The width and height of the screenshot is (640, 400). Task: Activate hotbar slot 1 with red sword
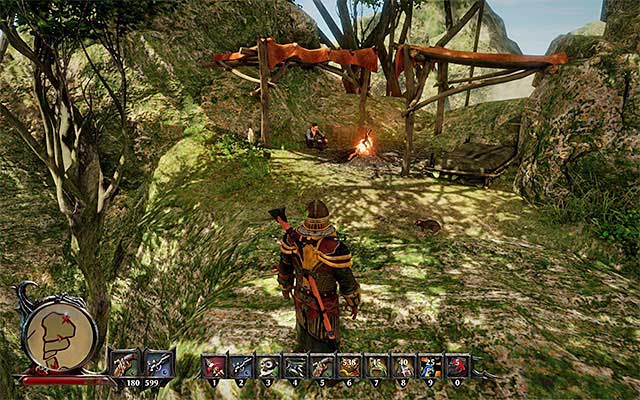pyautogui.click(x=214, y=366)
